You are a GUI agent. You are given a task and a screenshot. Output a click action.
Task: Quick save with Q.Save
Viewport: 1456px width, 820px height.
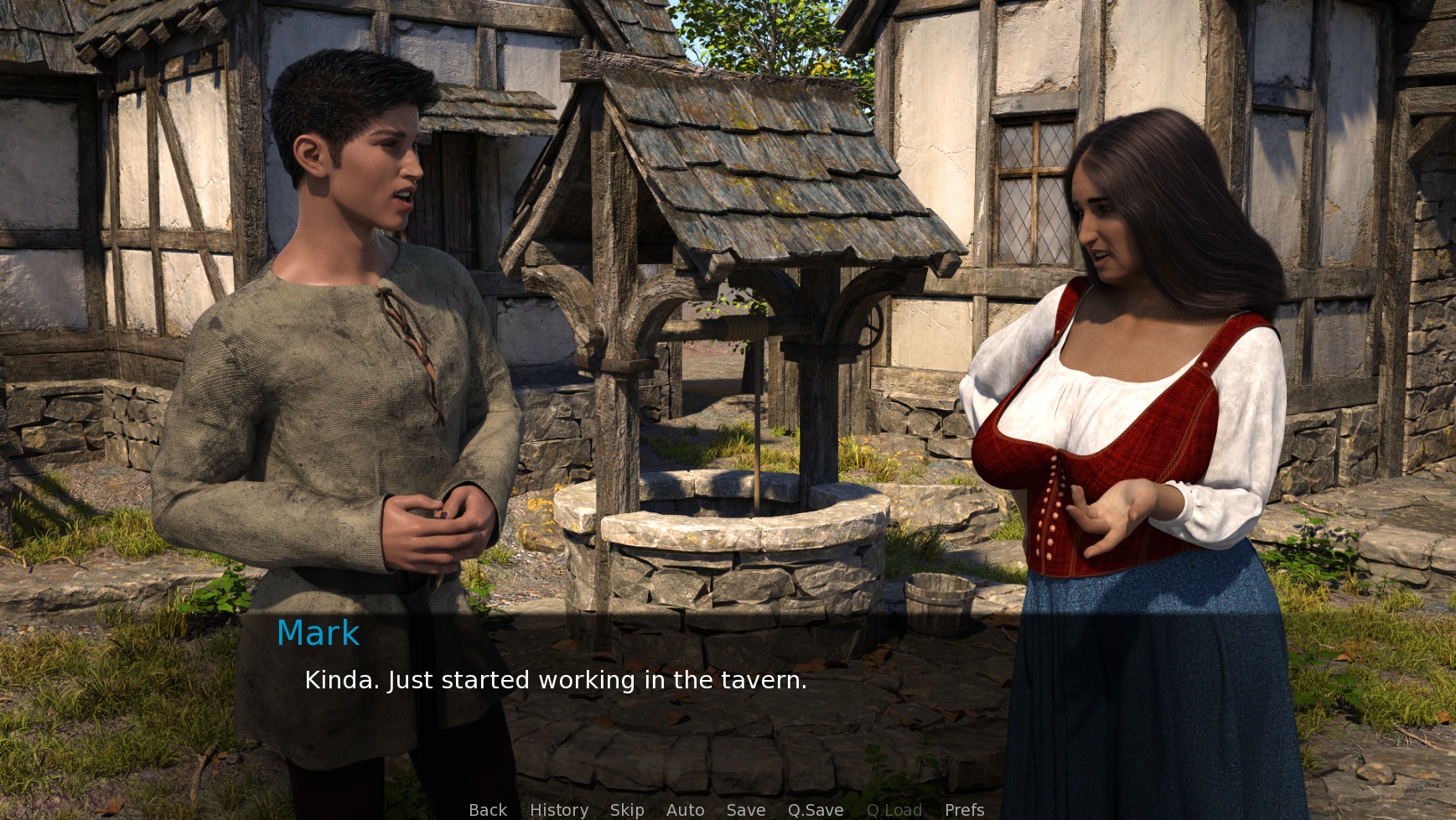tap(815, 810)
